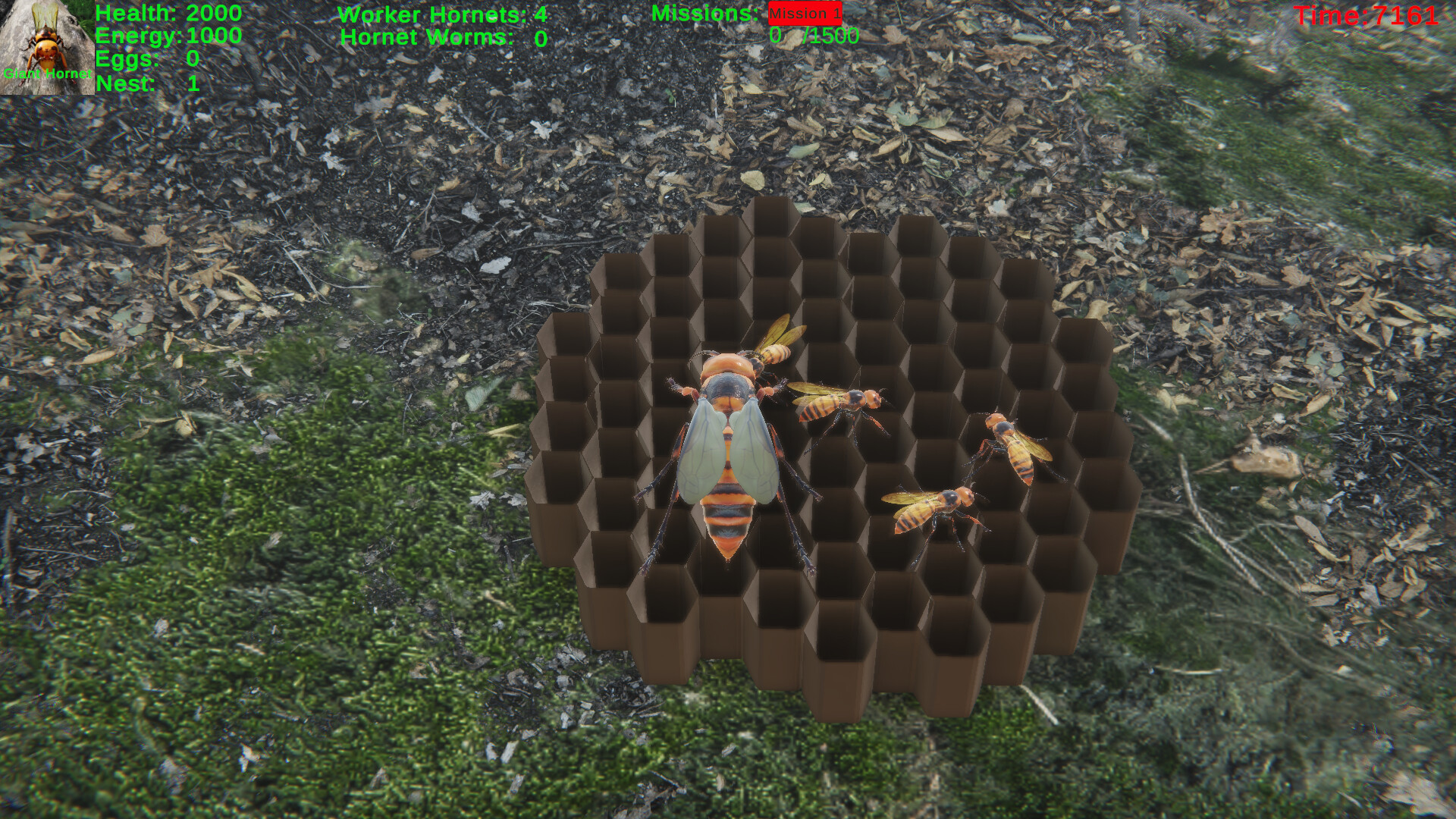Image resolution: width=1456 pixels, height=819 pixels.
Task: Click the Missions header label
Action: (x=705, y=13)
